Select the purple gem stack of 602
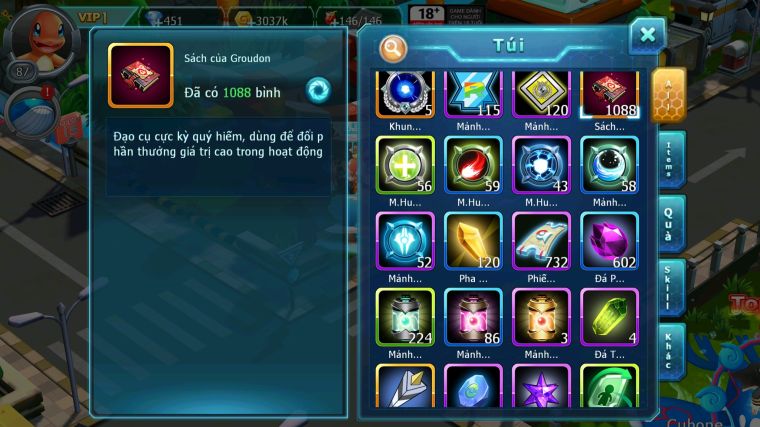Viewport: 760px width, 427px height. pos(611,241)
